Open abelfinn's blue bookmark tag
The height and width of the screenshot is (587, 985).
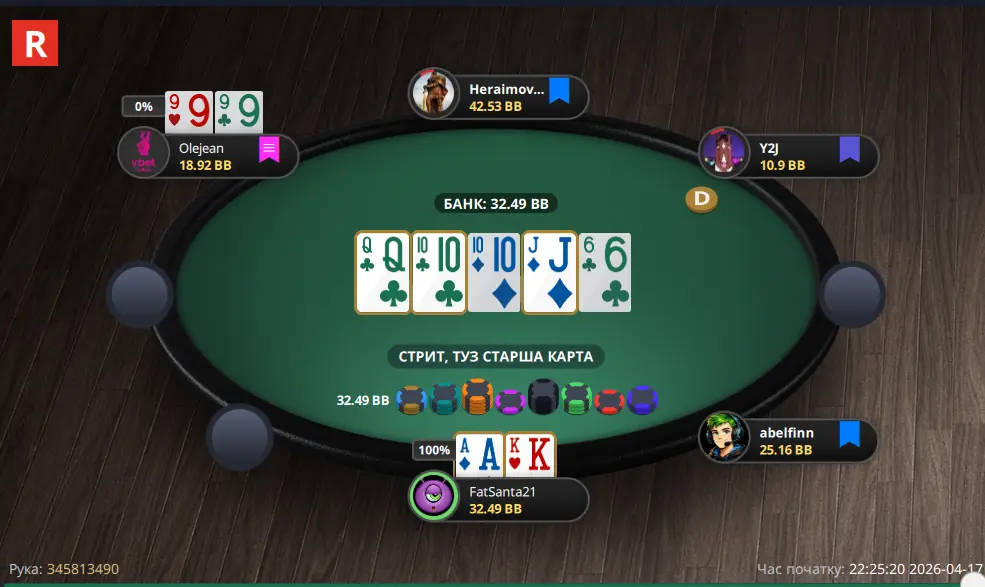click(x=849, y=434)
